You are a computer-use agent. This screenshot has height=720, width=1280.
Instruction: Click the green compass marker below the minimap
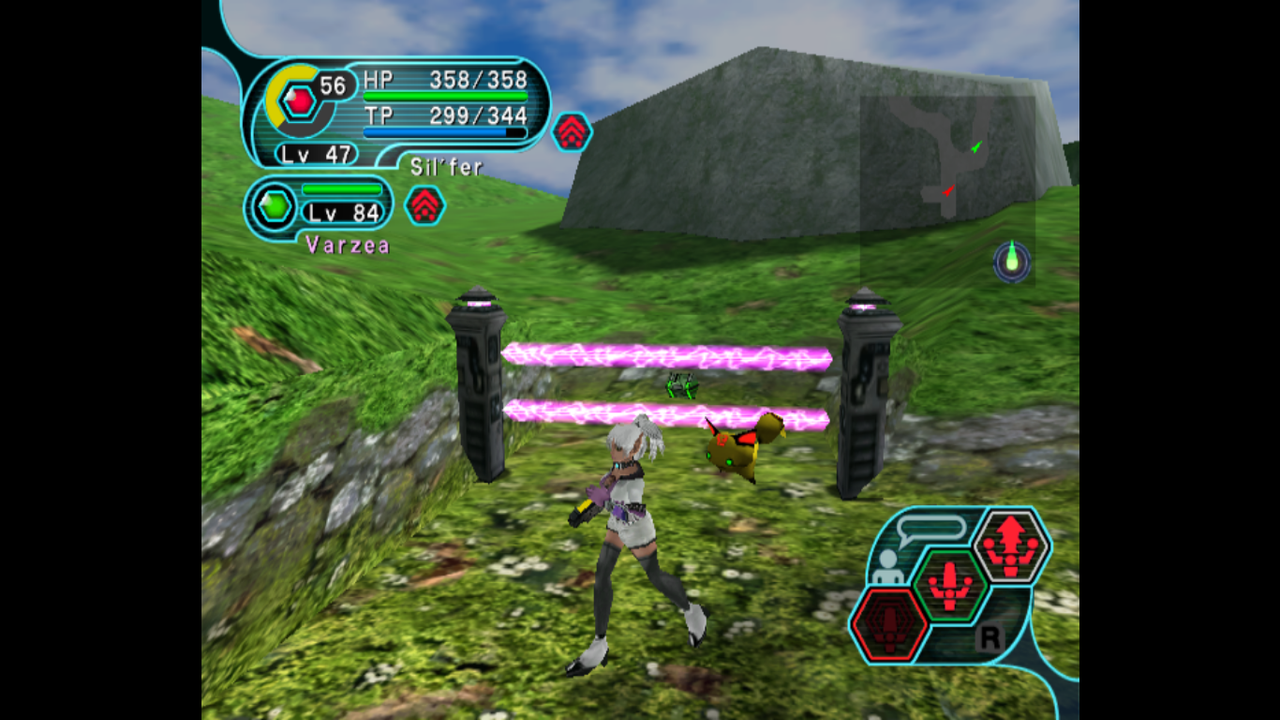pos(1012,260)
